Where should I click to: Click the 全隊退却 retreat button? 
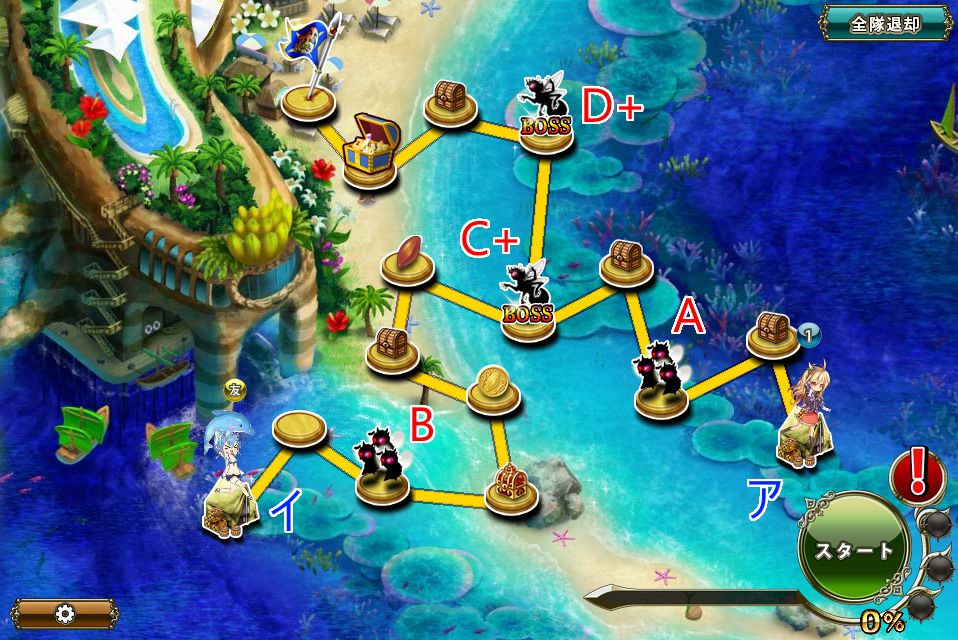(x=884, y=23)
